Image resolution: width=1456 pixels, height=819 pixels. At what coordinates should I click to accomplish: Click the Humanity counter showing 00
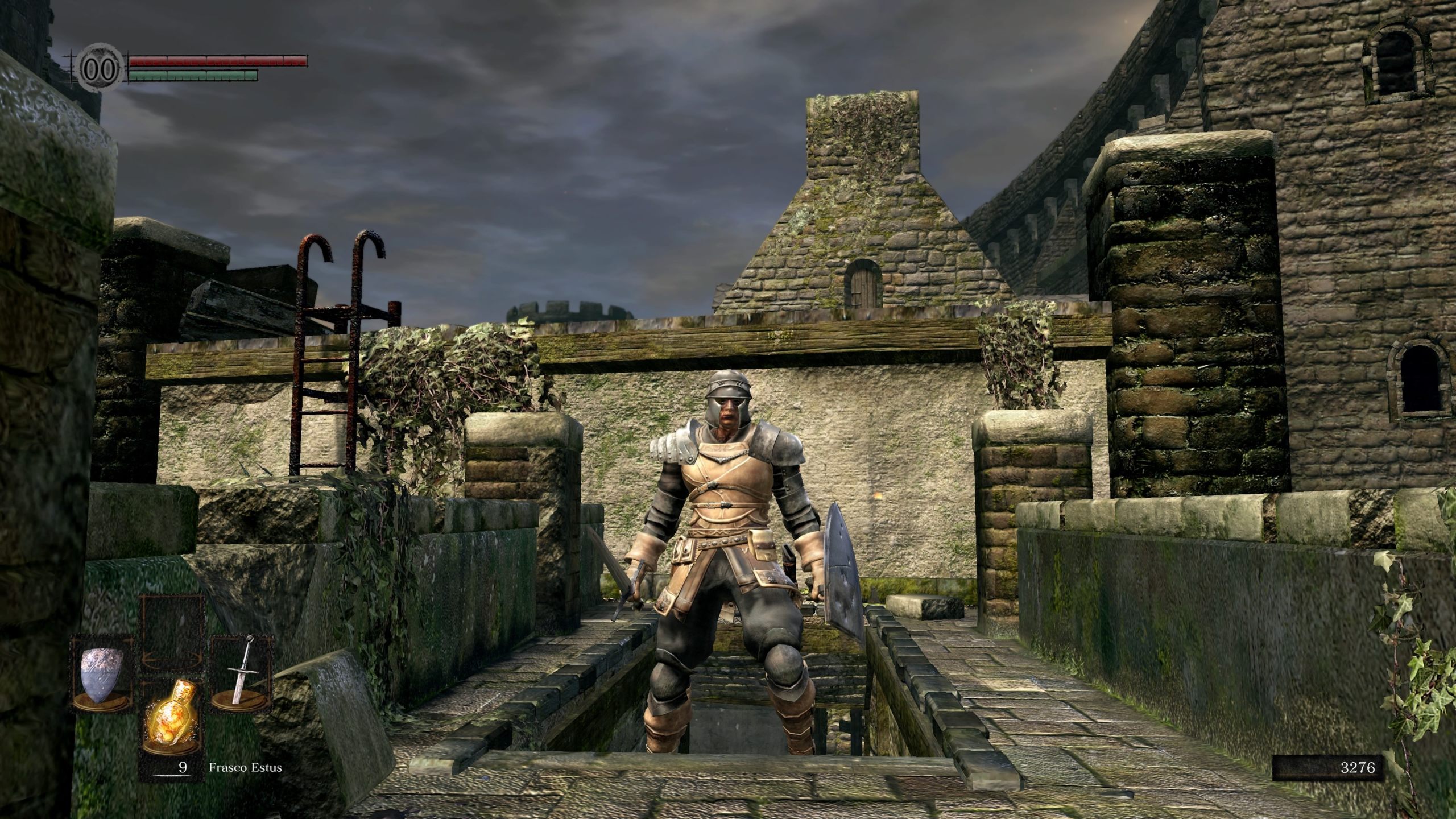click(x=98, y=68)
